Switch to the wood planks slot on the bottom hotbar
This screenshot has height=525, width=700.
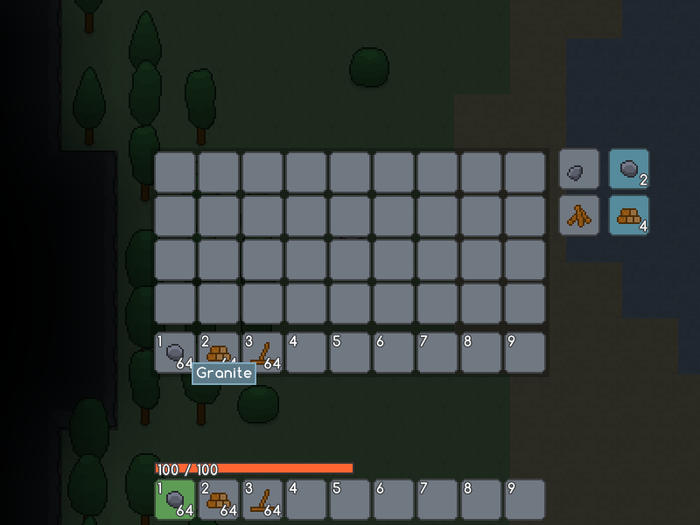pos(219,499)
